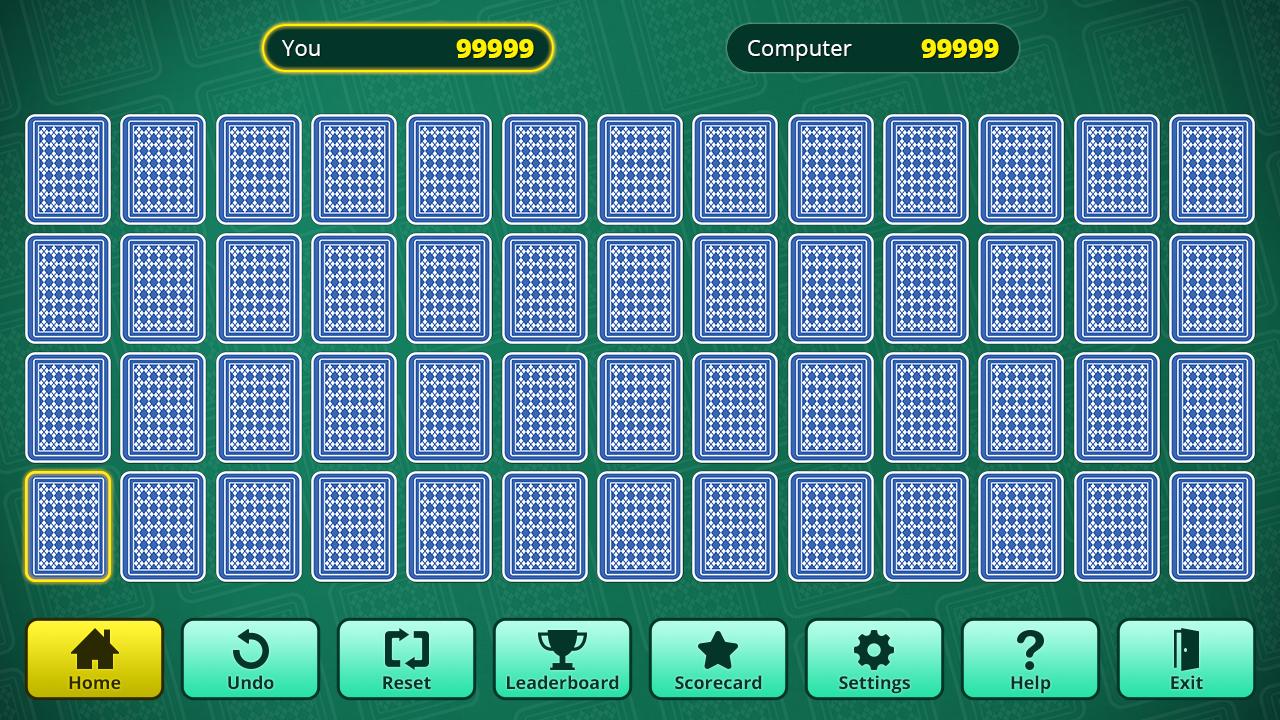Click the Home icon

pyautogui.click(x=94, y=648)
